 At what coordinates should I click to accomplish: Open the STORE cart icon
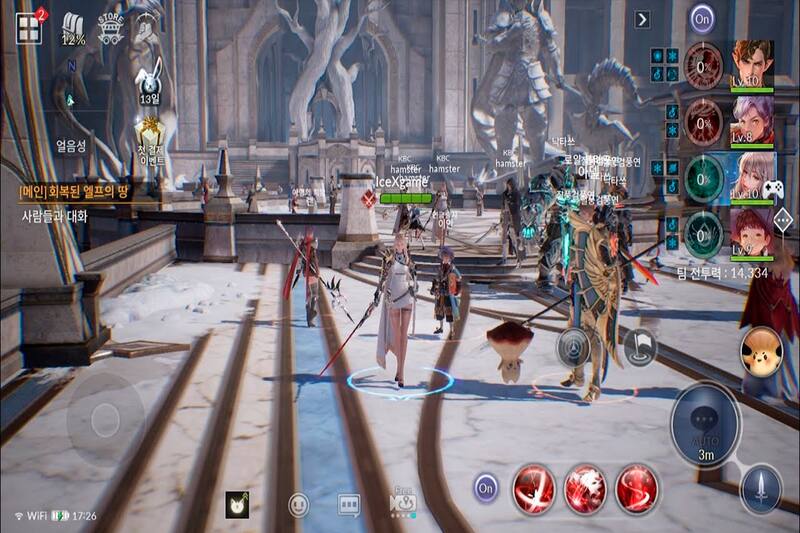tap(111, 29)
